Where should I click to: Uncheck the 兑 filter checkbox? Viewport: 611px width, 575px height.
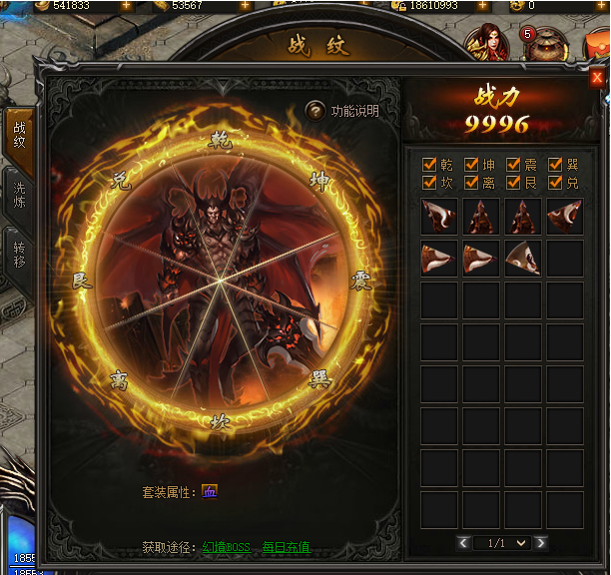[x=556, y=182]
